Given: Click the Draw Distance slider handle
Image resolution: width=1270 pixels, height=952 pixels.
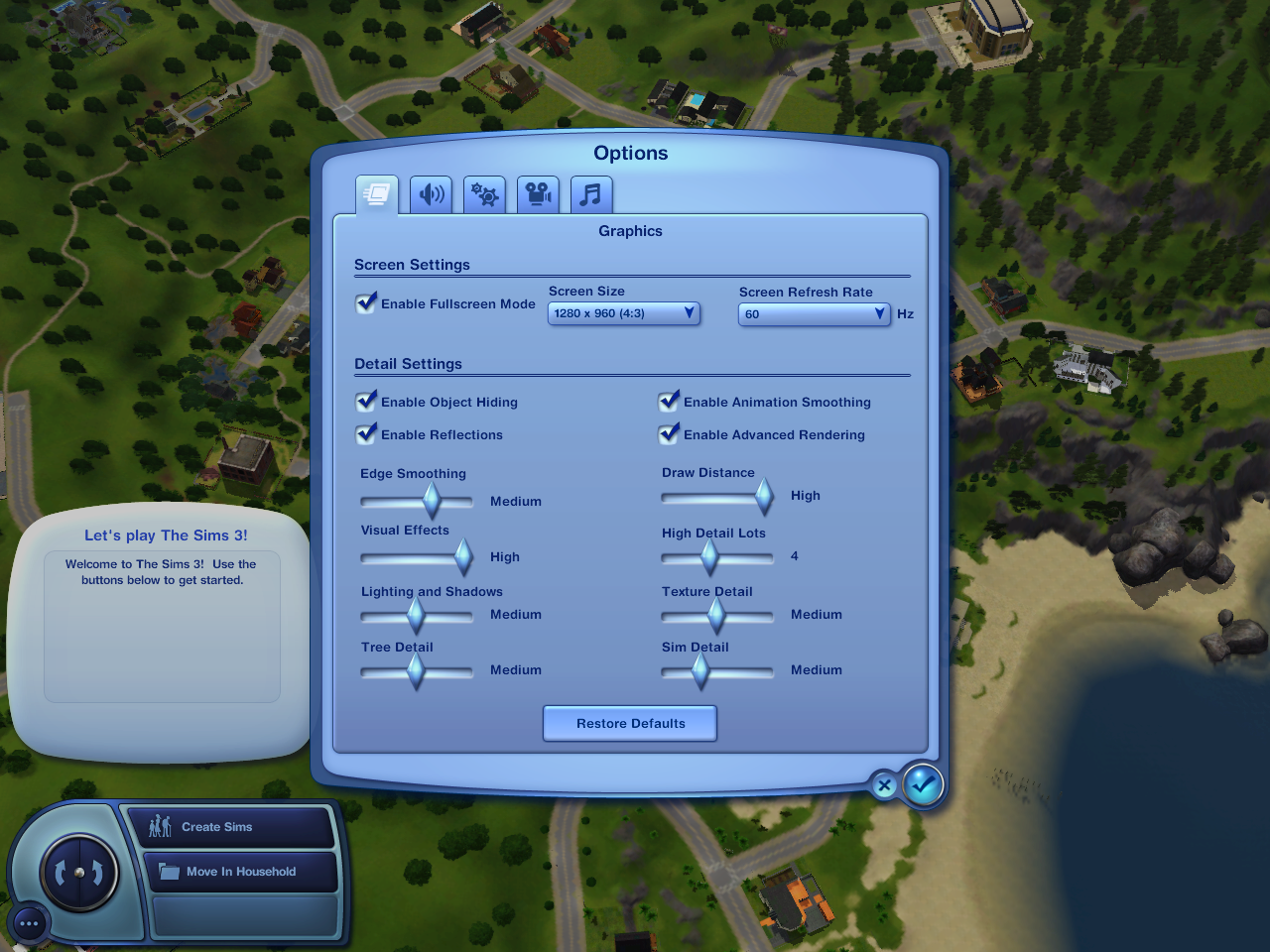Looking at the screenshot, I should pyautogui.click(x=764, y=496).
